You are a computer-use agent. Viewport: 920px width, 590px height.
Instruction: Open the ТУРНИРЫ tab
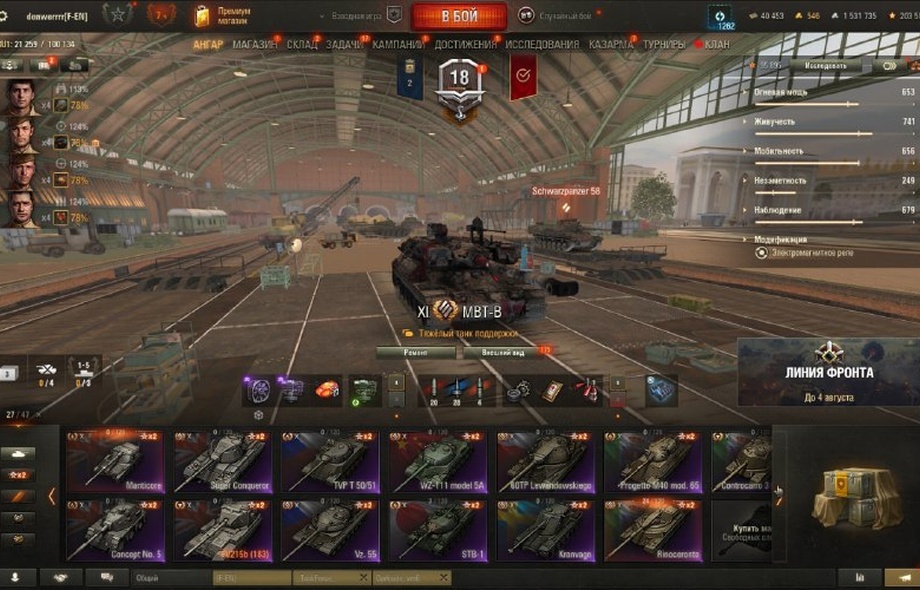[664, 45]
